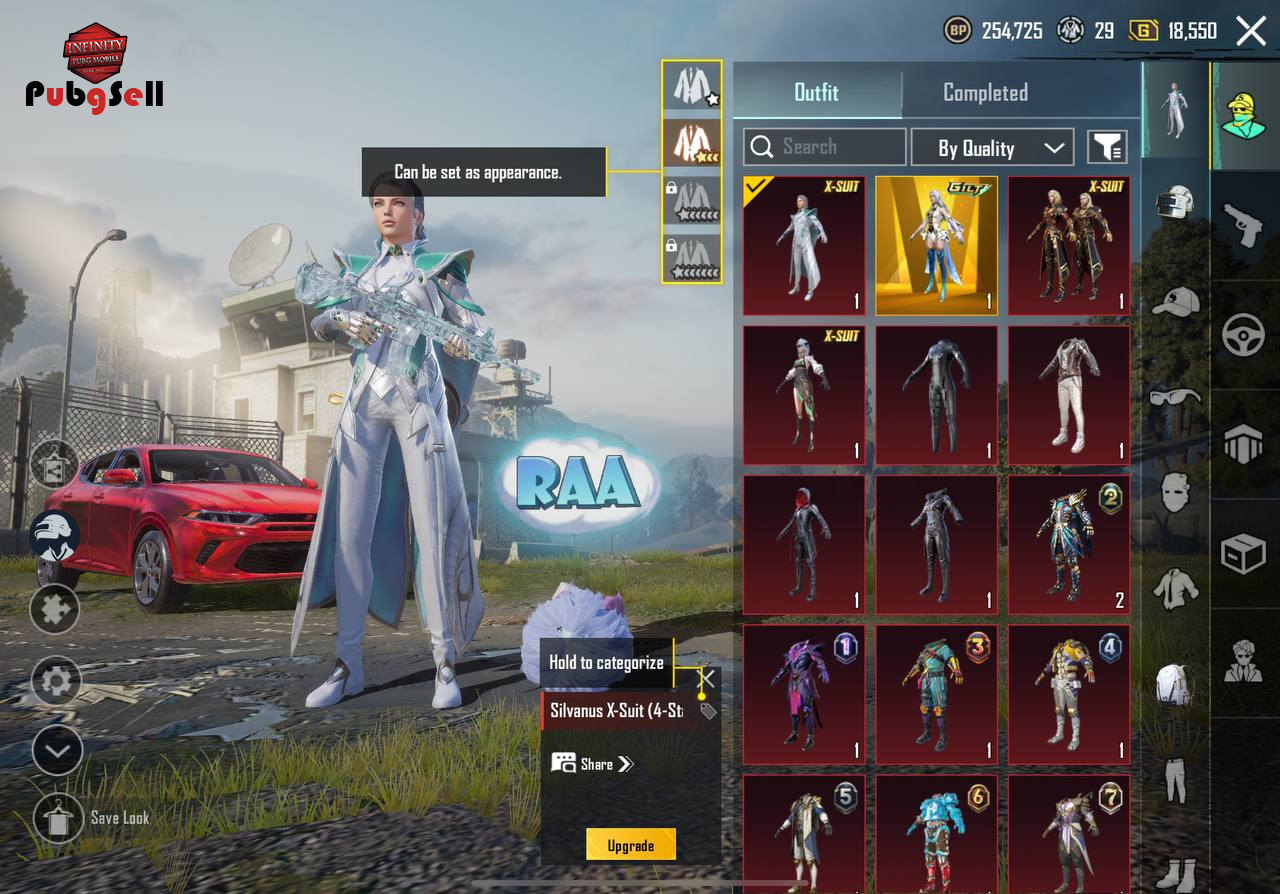This screenshot has width=1280, height=894.
Task: Choose the twin-character black and gold X-Suit
Action: (1069, 246)
